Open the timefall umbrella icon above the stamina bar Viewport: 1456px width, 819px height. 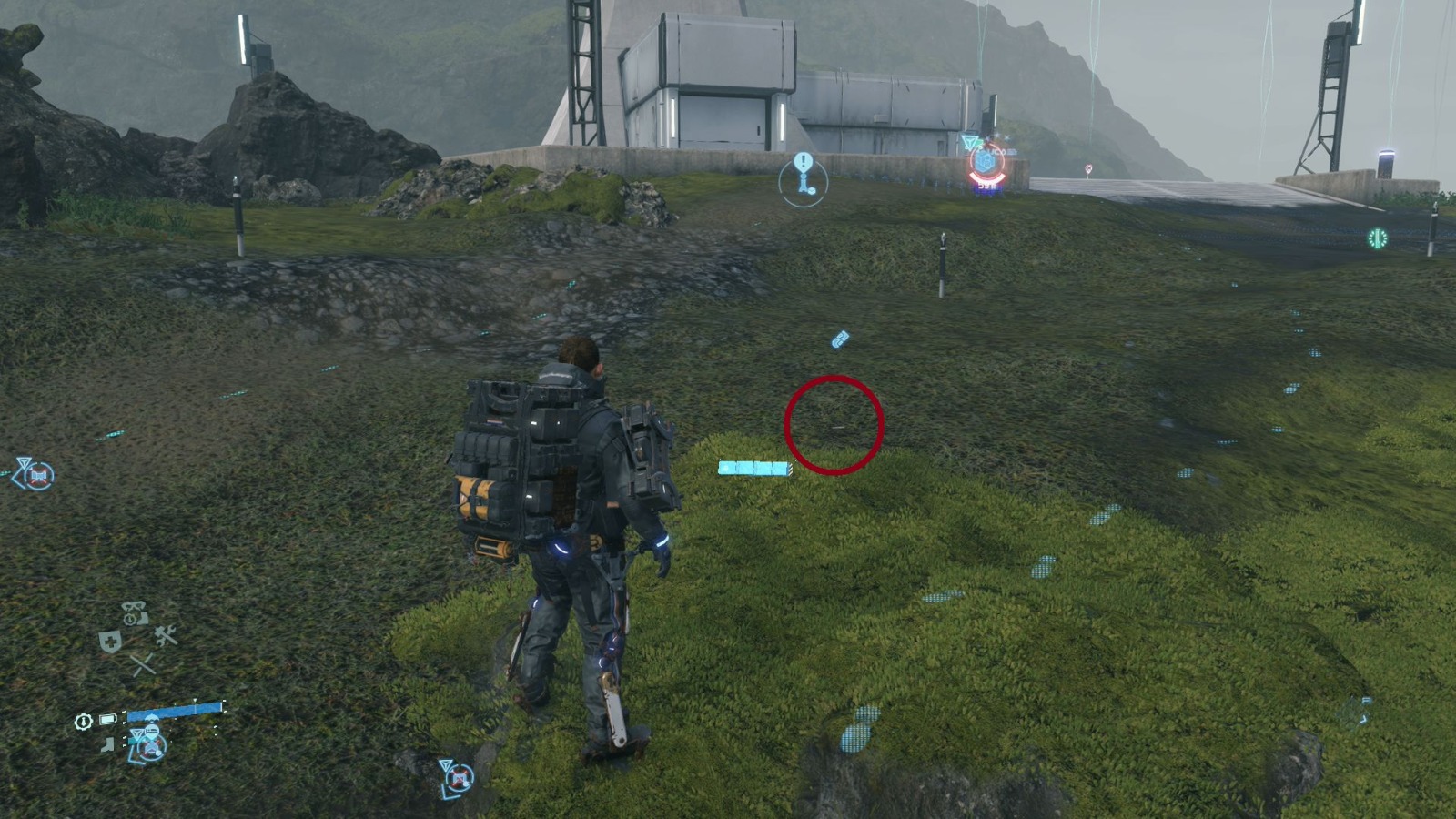(x=150, y=718)
